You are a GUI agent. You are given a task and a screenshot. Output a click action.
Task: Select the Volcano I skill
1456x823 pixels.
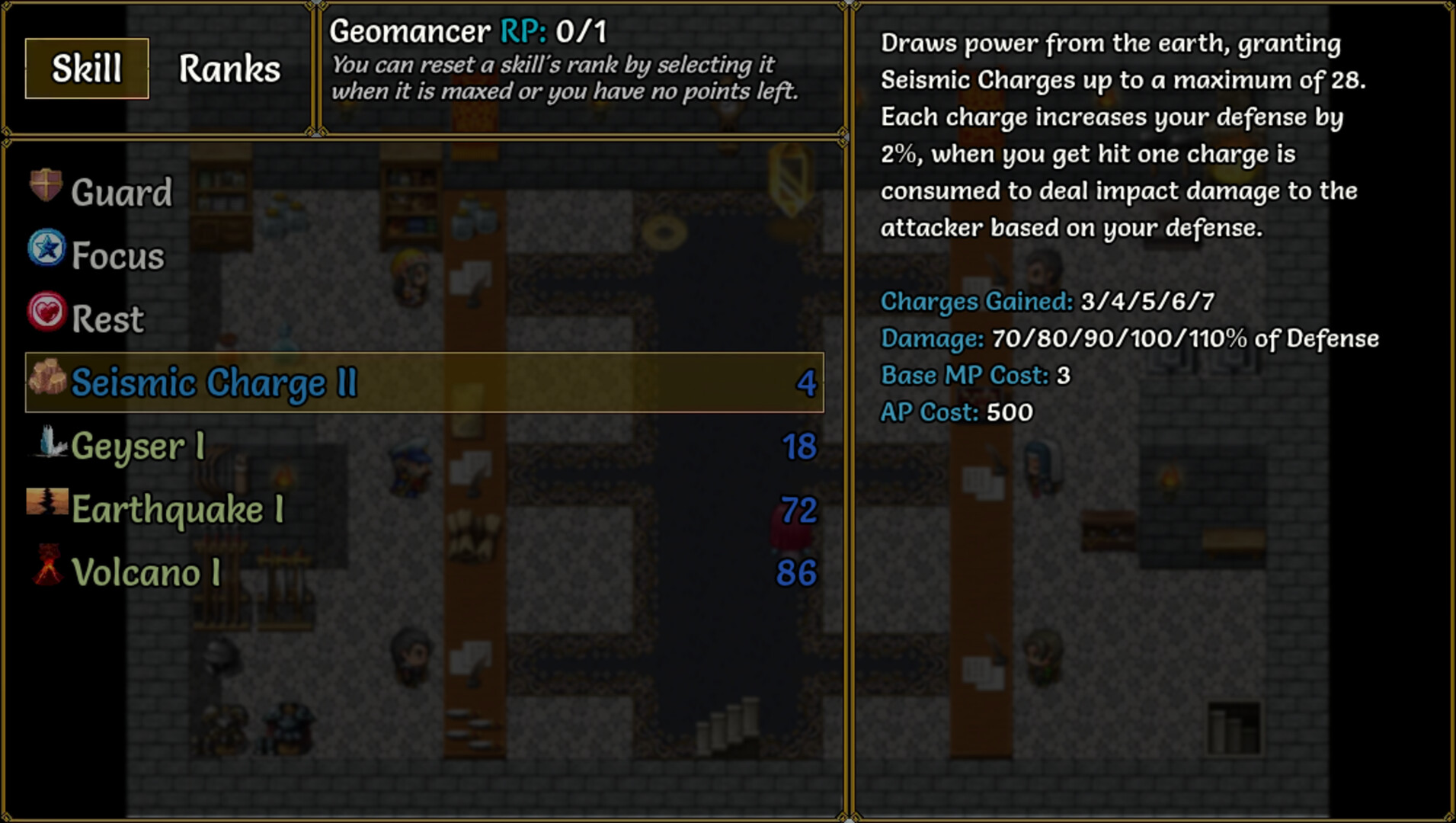[146, 573]
